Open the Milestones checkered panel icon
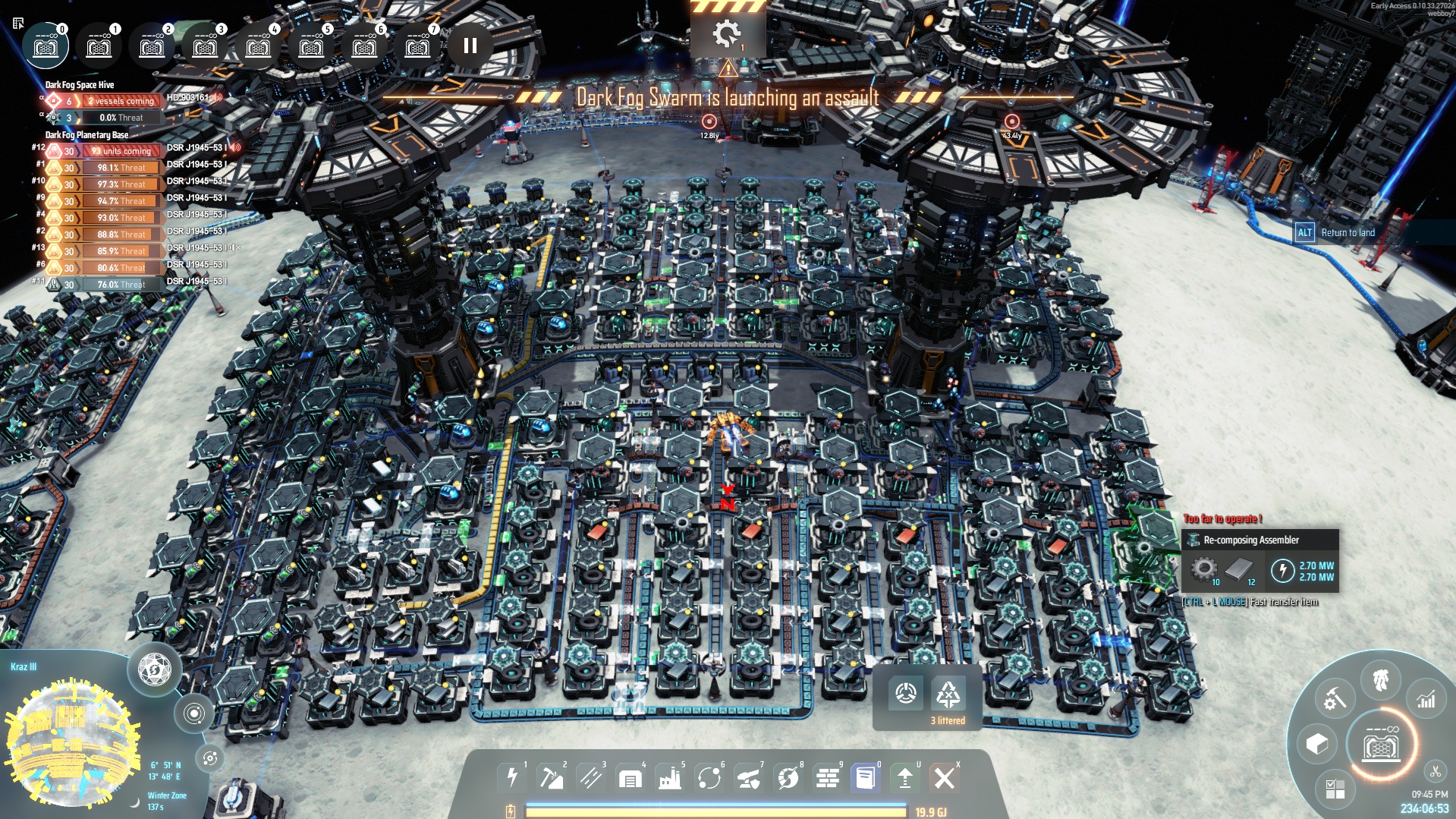This screenshot has height=819, width=1456. pyautogui.click(x=1334, y=790)
